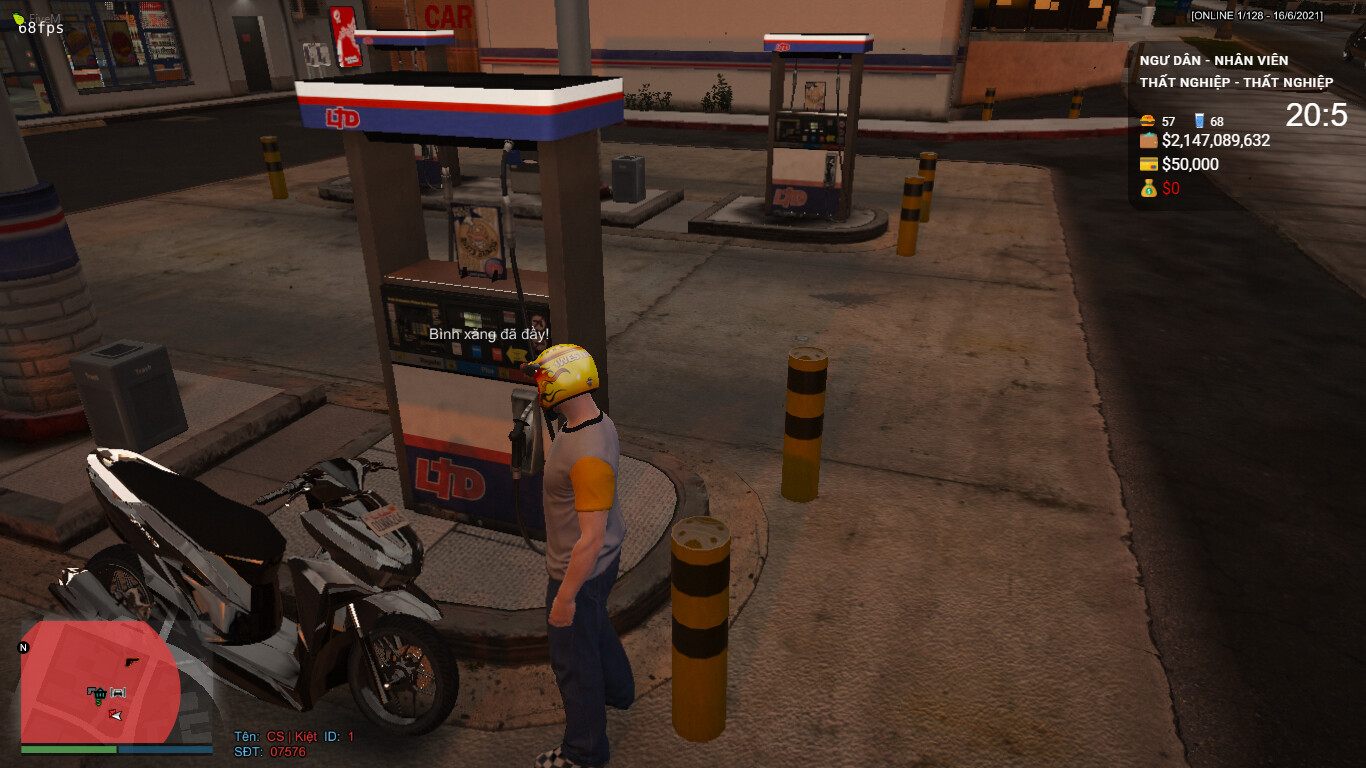Click the pistol gun shop blip on minimap
1366x768 pixels.
pyautogui.click(x=131, y=662)
